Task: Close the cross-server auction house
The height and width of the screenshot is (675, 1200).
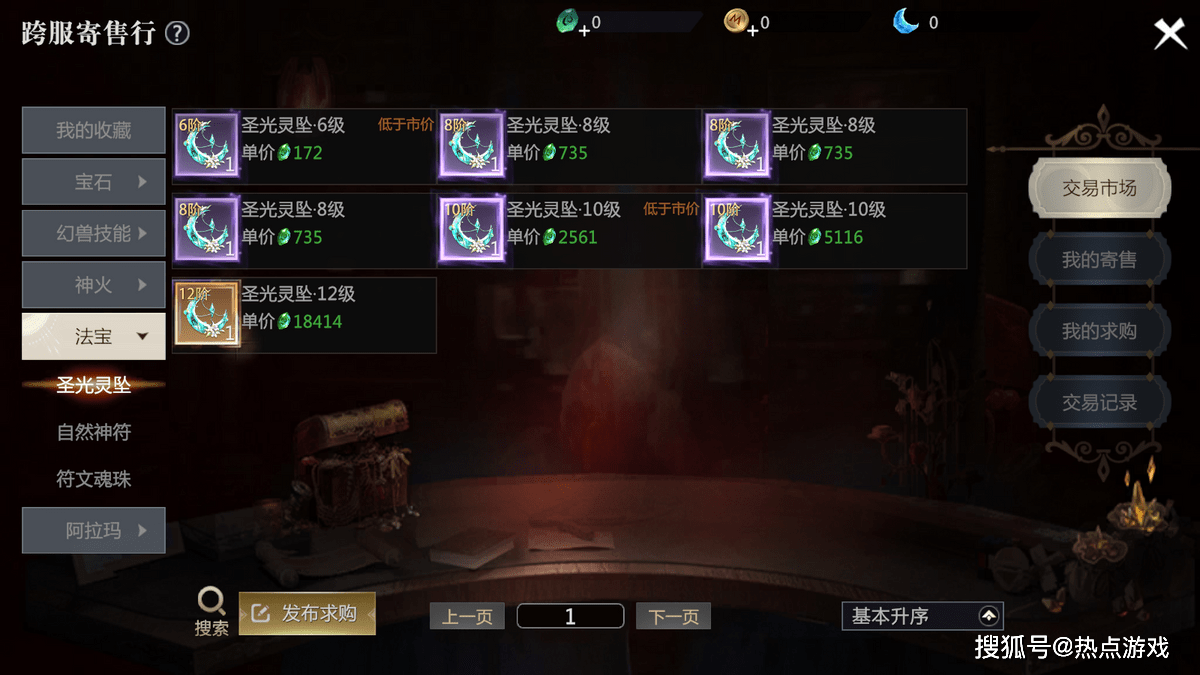Action: (x=1169, y=34)
